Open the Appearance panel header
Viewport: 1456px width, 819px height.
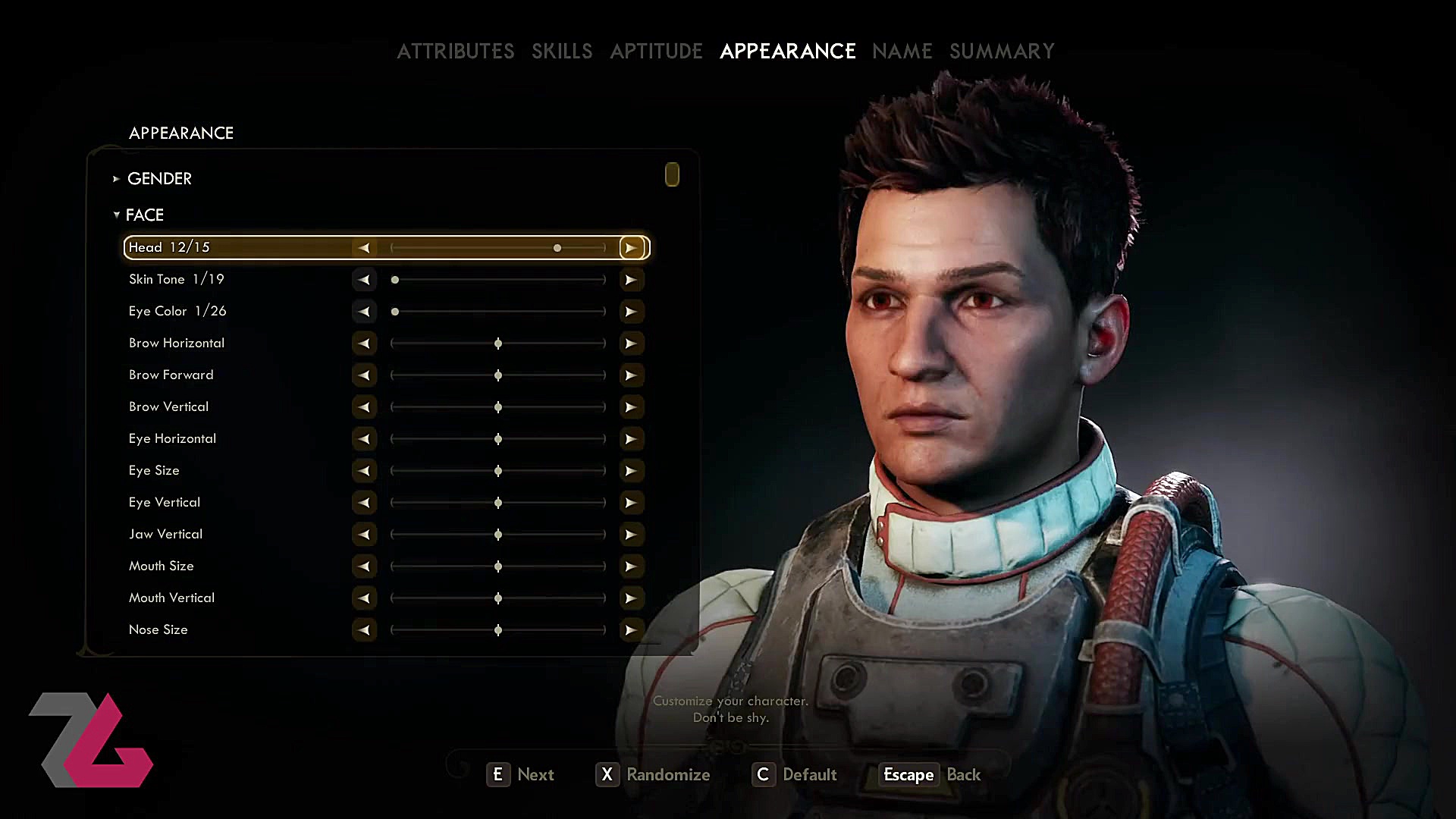[181, 133]
